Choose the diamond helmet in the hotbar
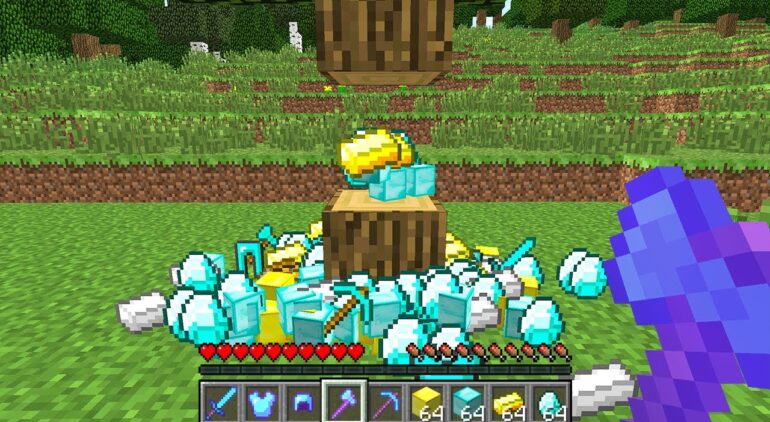770x422 pixels. (303, 402)
